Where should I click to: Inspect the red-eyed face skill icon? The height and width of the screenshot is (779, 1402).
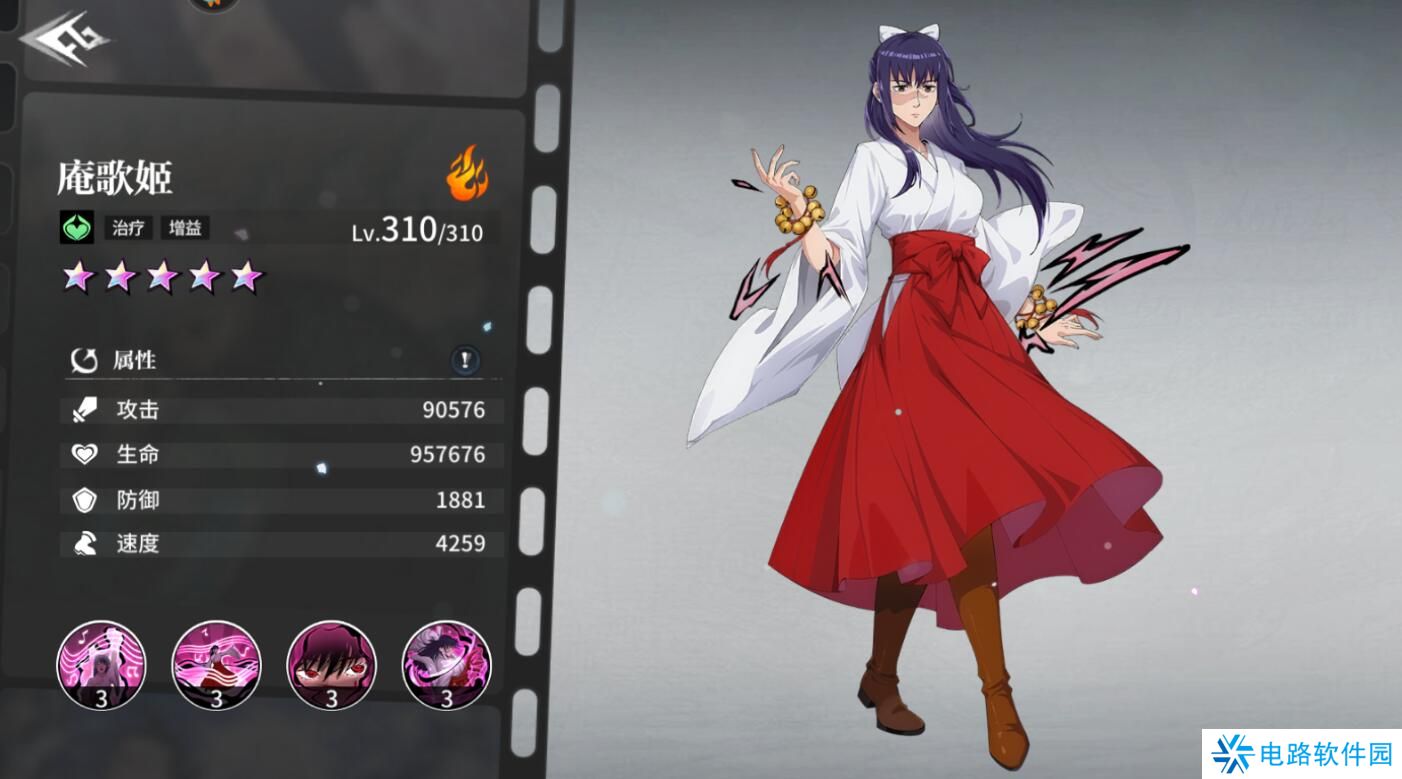point(331,665)
